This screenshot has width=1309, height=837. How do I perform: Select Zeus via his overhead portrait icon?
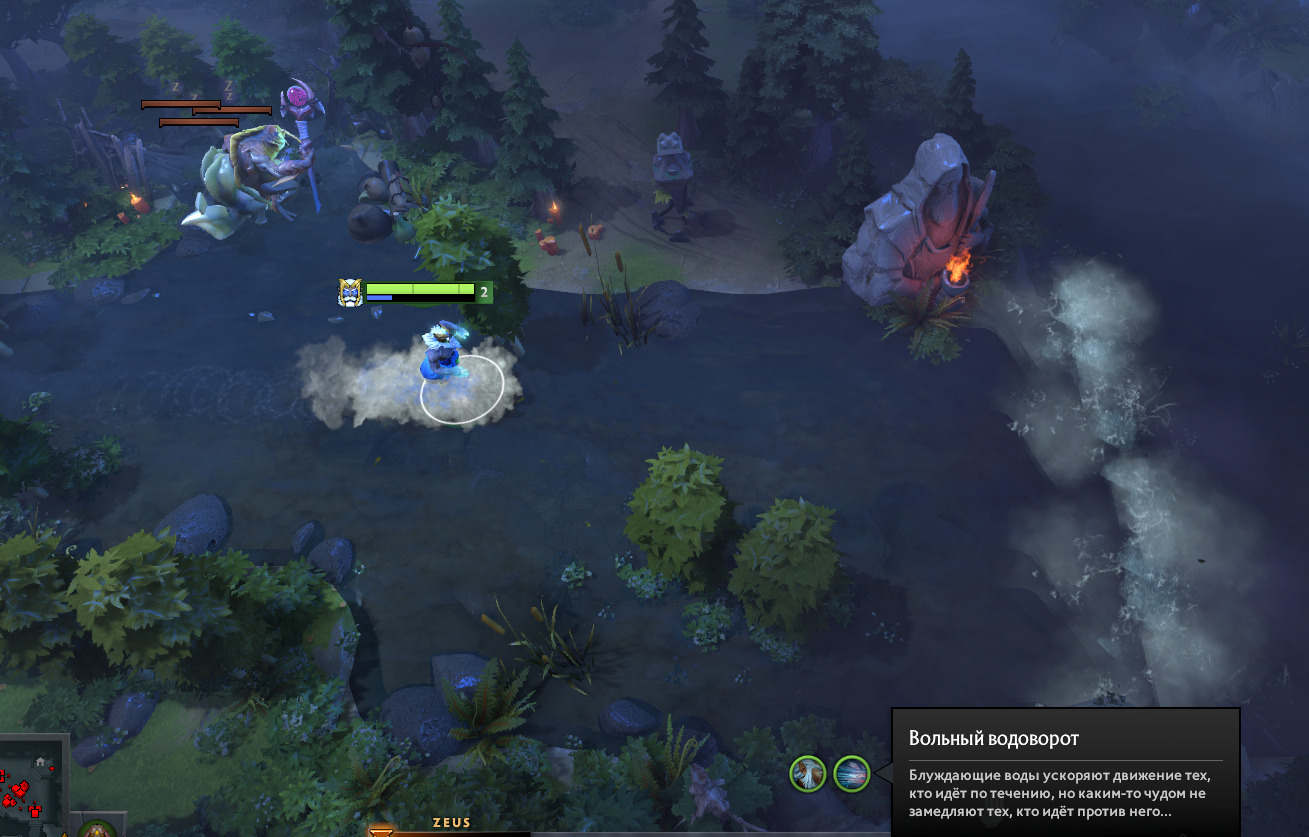tap(350, 292)
